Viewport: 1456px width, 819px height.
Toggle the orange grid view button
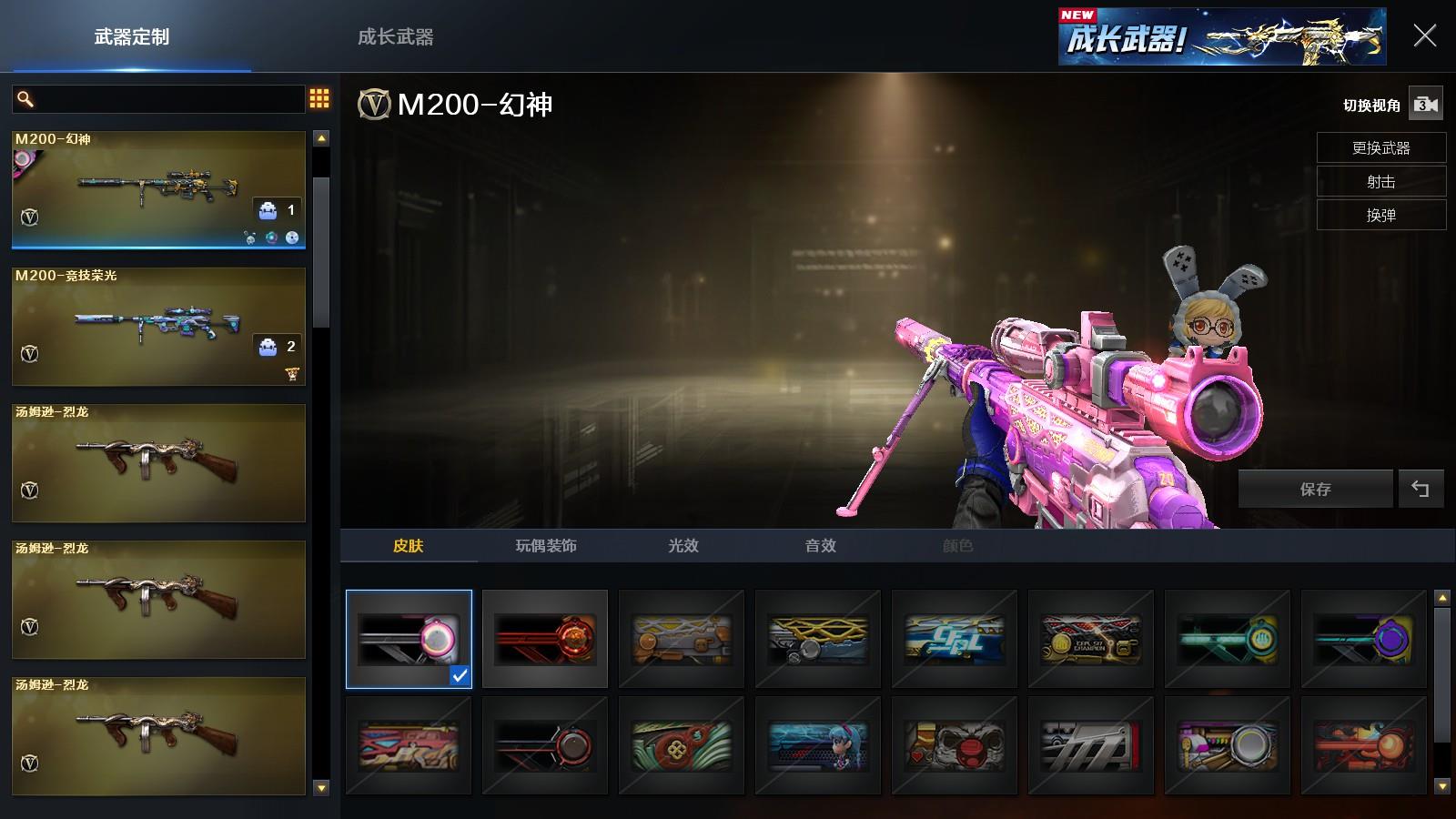[x=319, y=99]
